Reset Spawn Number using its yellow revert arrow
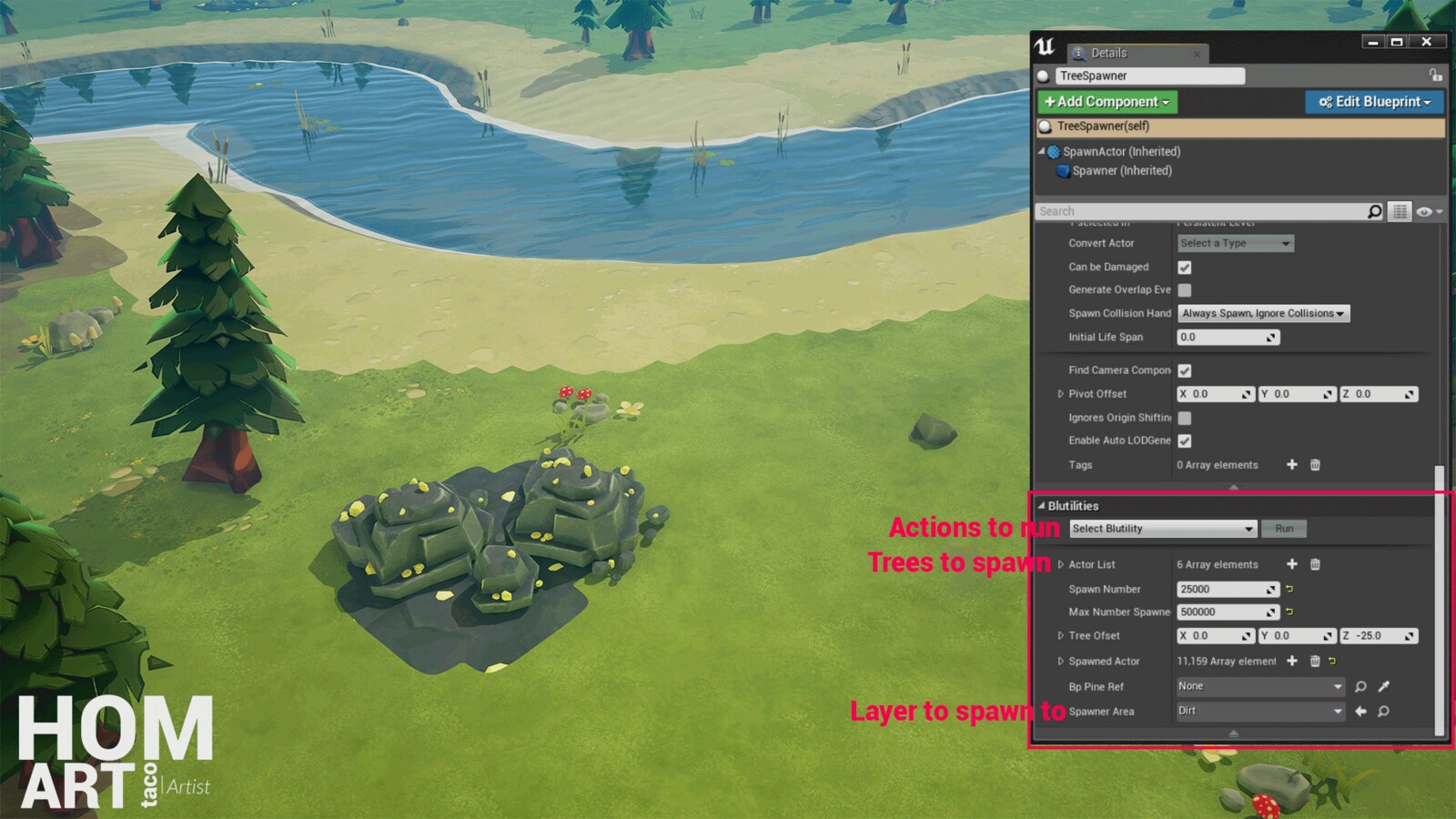1456x819 pixels. 1289,589
